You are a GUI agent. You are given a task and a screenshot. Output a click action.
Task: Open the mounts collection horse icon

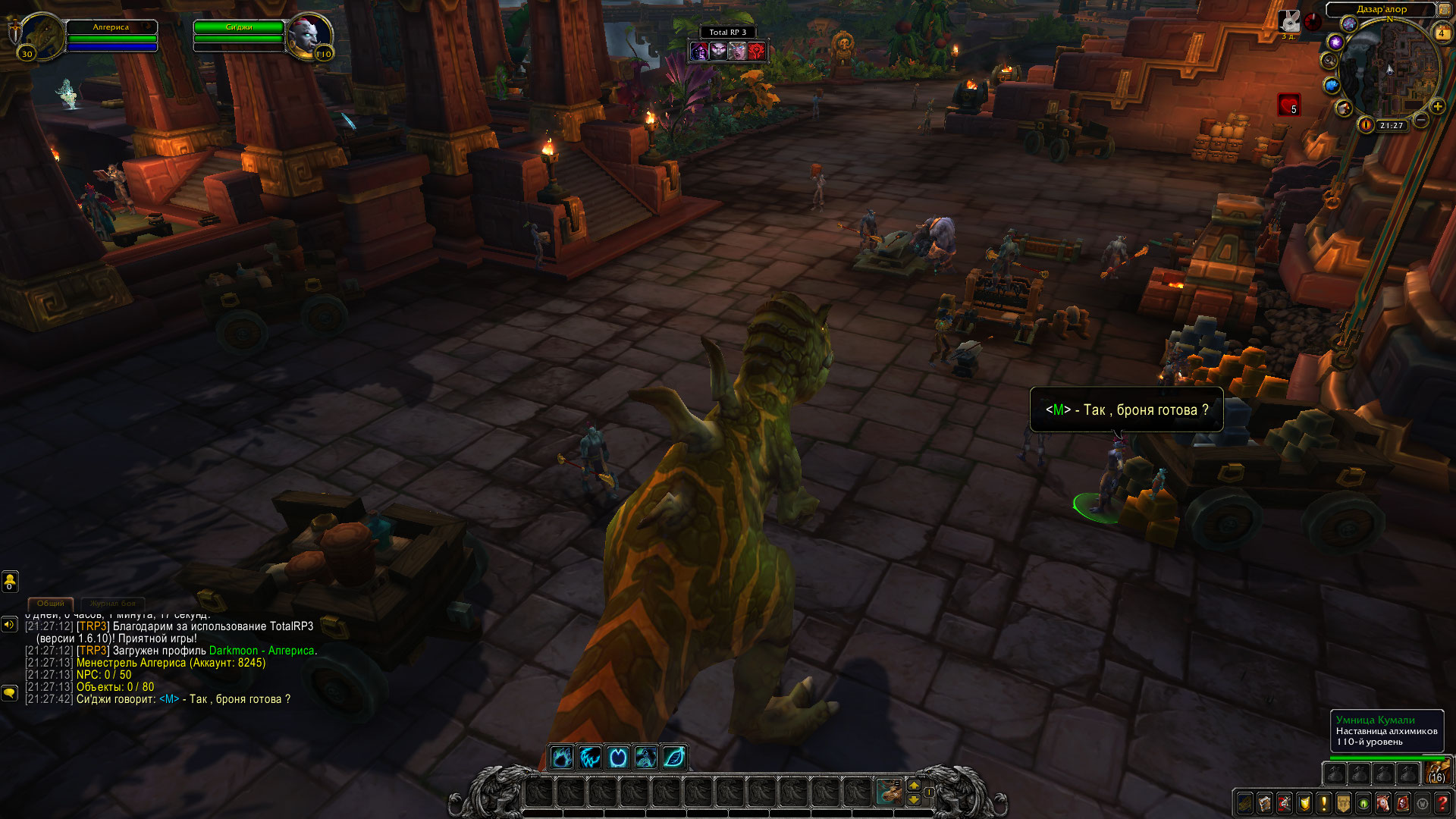point(1382,803)
